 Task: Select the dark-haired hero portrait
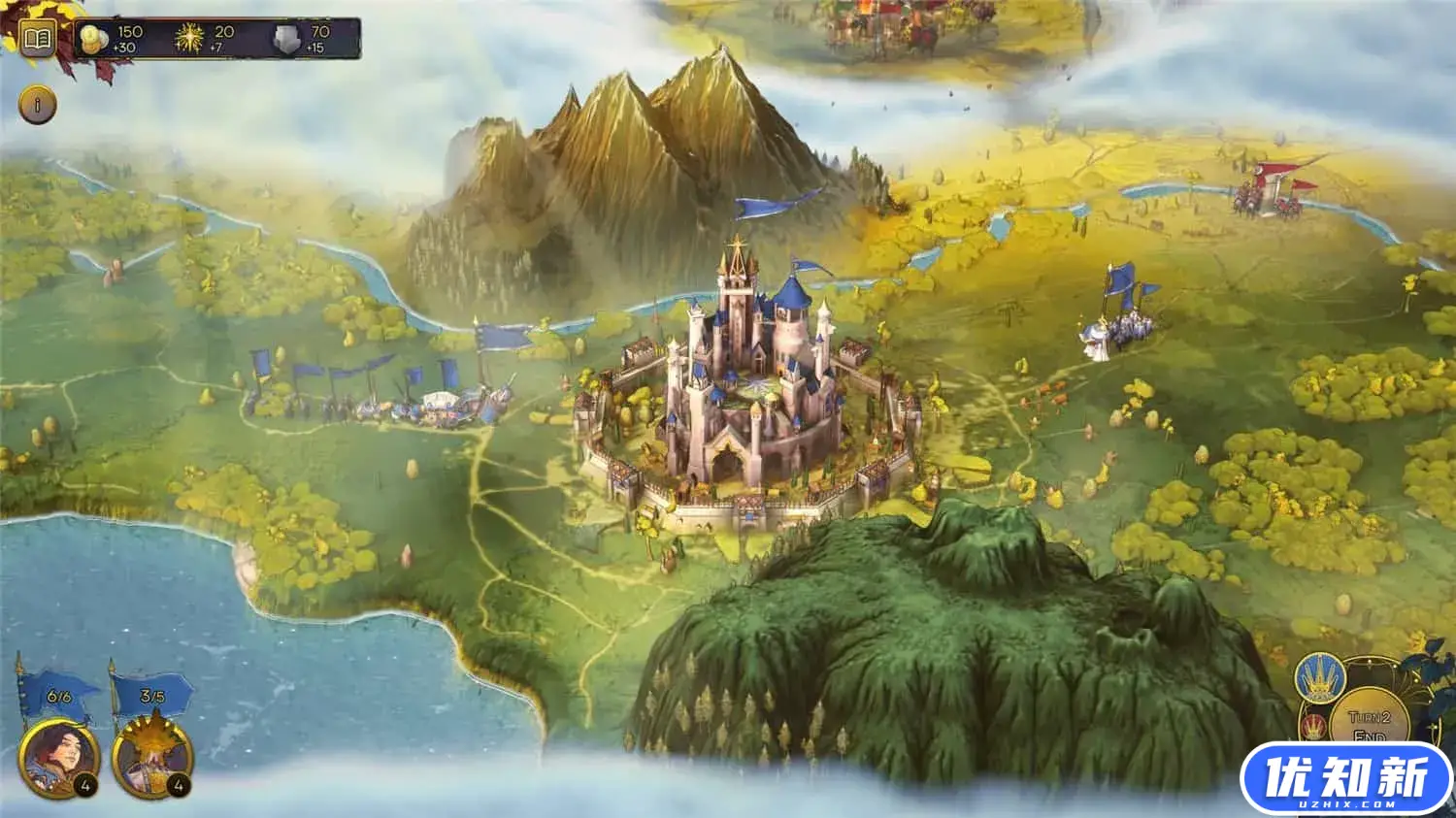click(58, 758)
